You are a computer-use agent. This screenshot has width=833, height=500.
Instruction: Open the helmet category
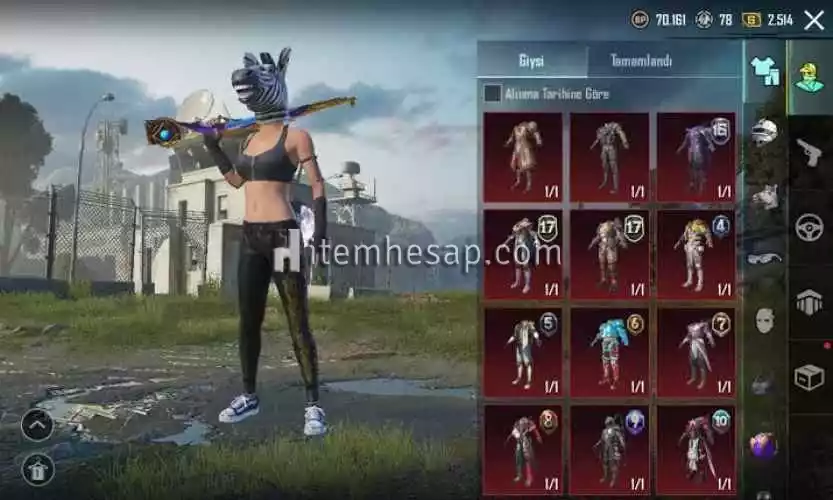pyautogui.click(x=765, y=131)
